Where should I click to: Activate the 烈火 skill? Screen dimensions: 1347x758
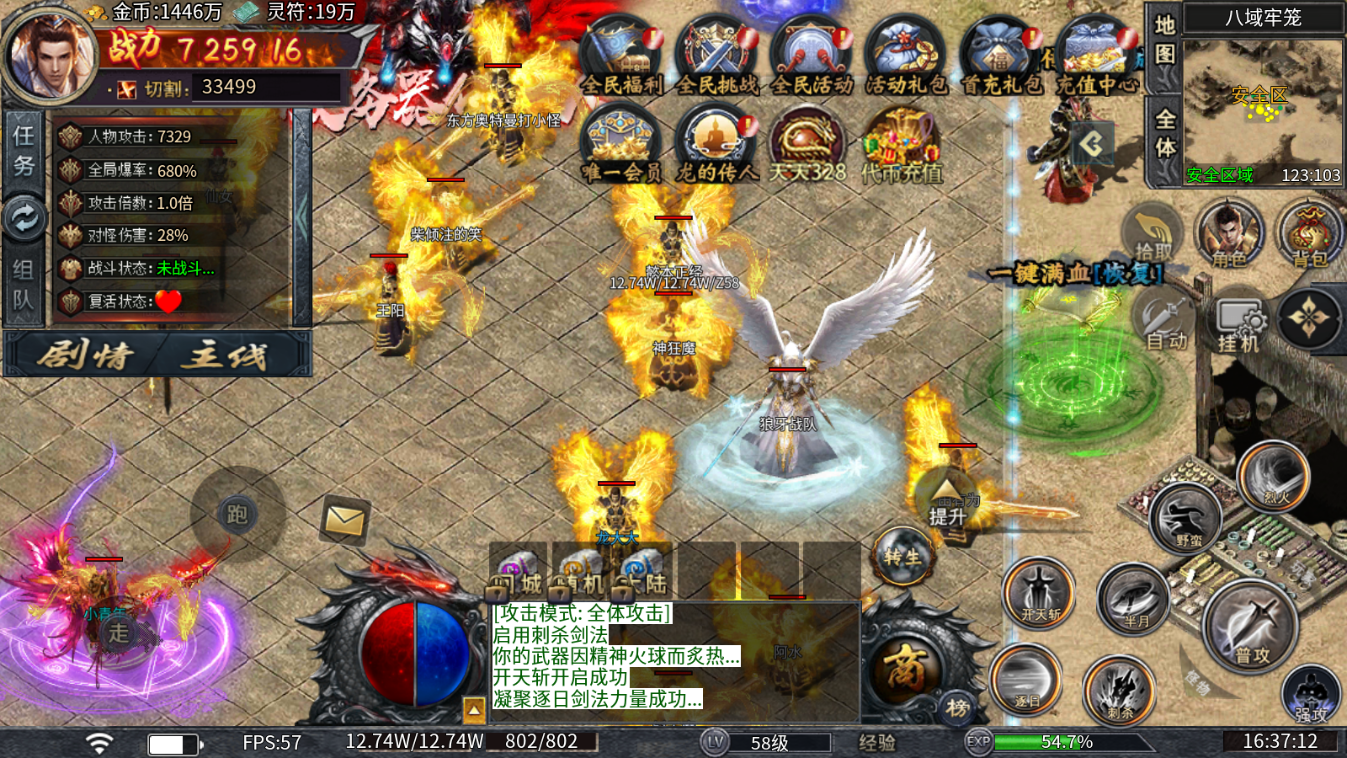click(x=1272, y=477)
